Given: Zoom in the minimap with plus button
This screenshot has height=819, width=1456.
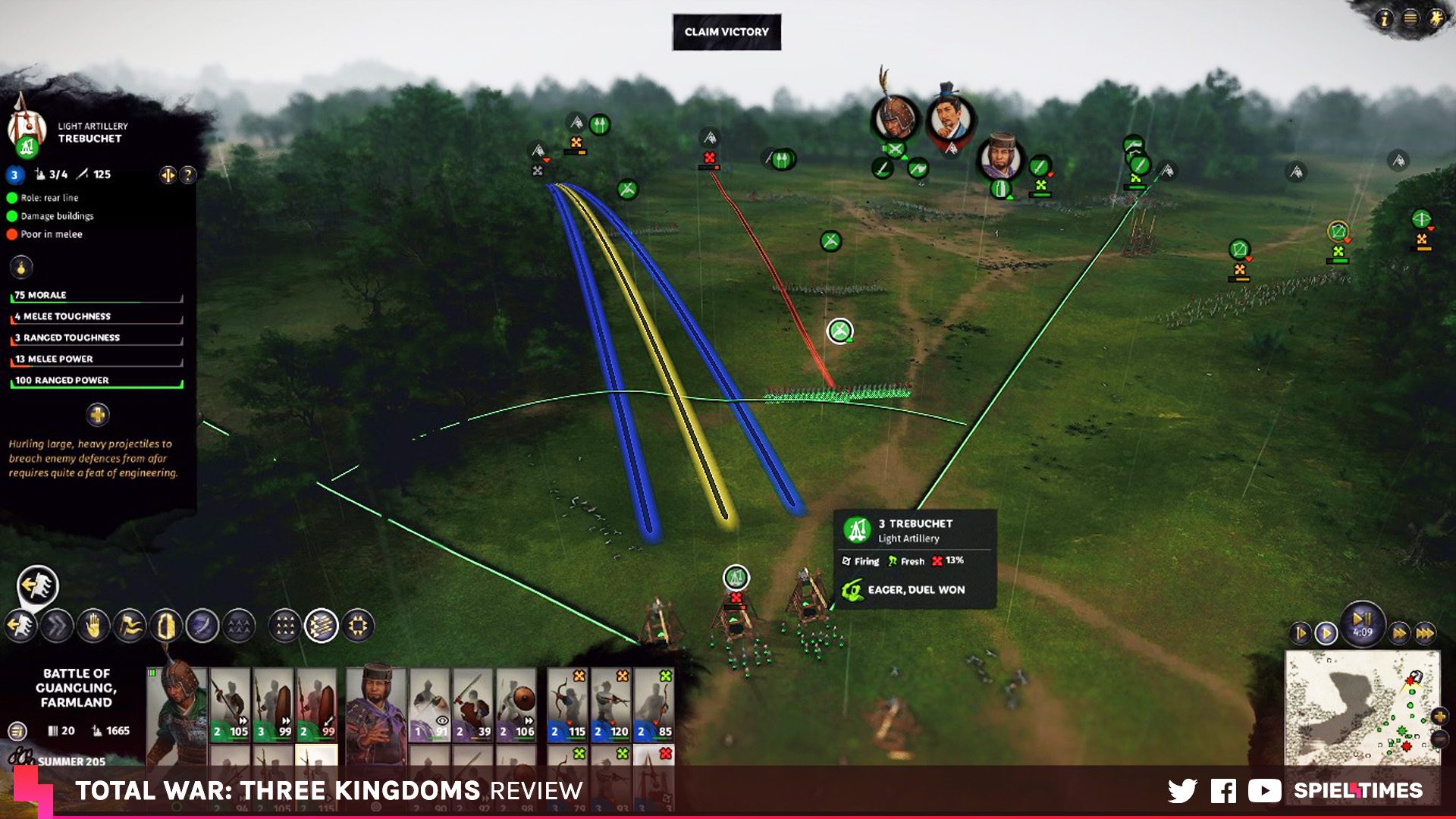Looking at the screenshot, I should 1439,716.
